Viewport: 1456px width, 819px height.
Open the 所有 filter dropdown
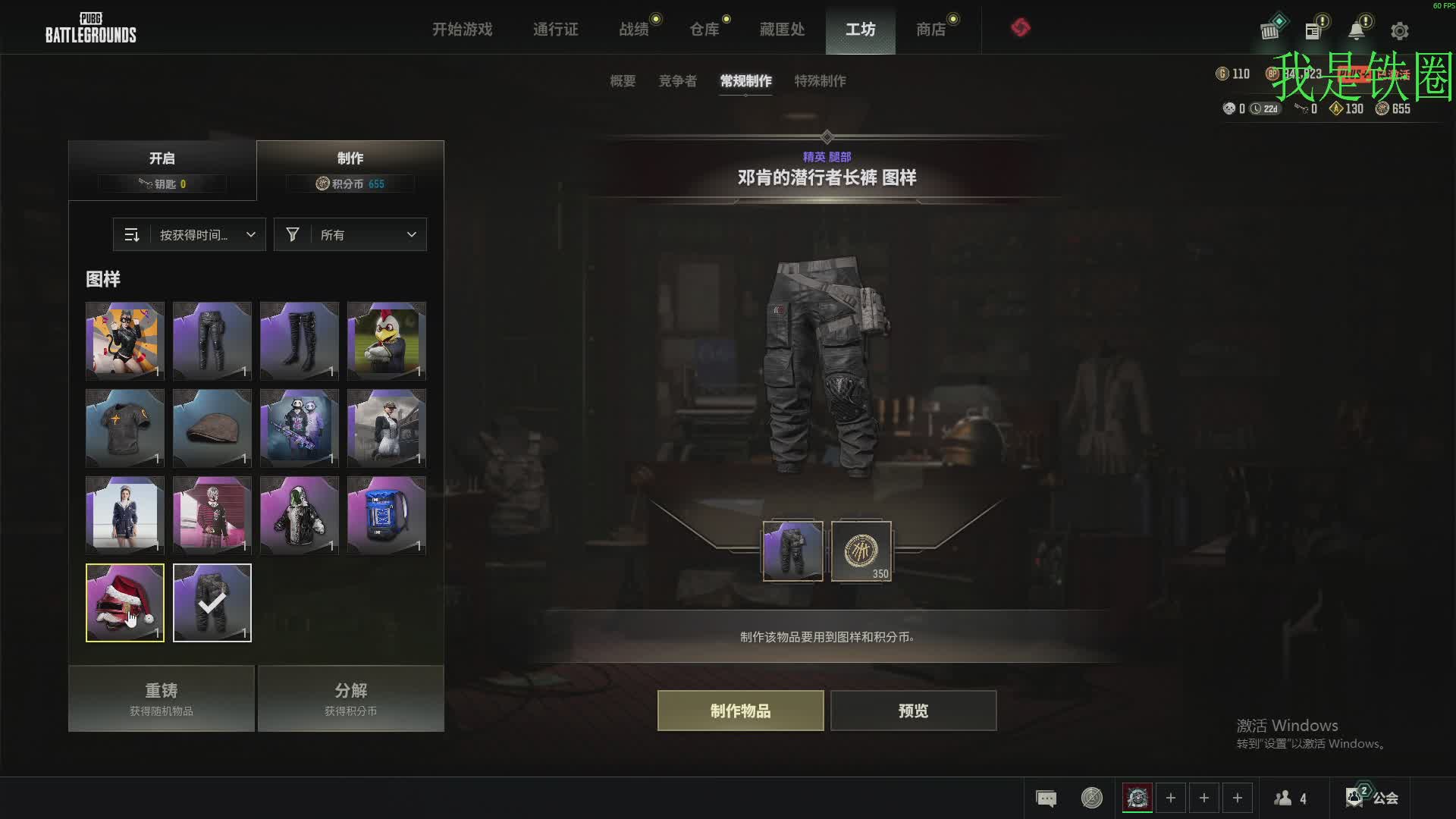(x=350, y=235)
